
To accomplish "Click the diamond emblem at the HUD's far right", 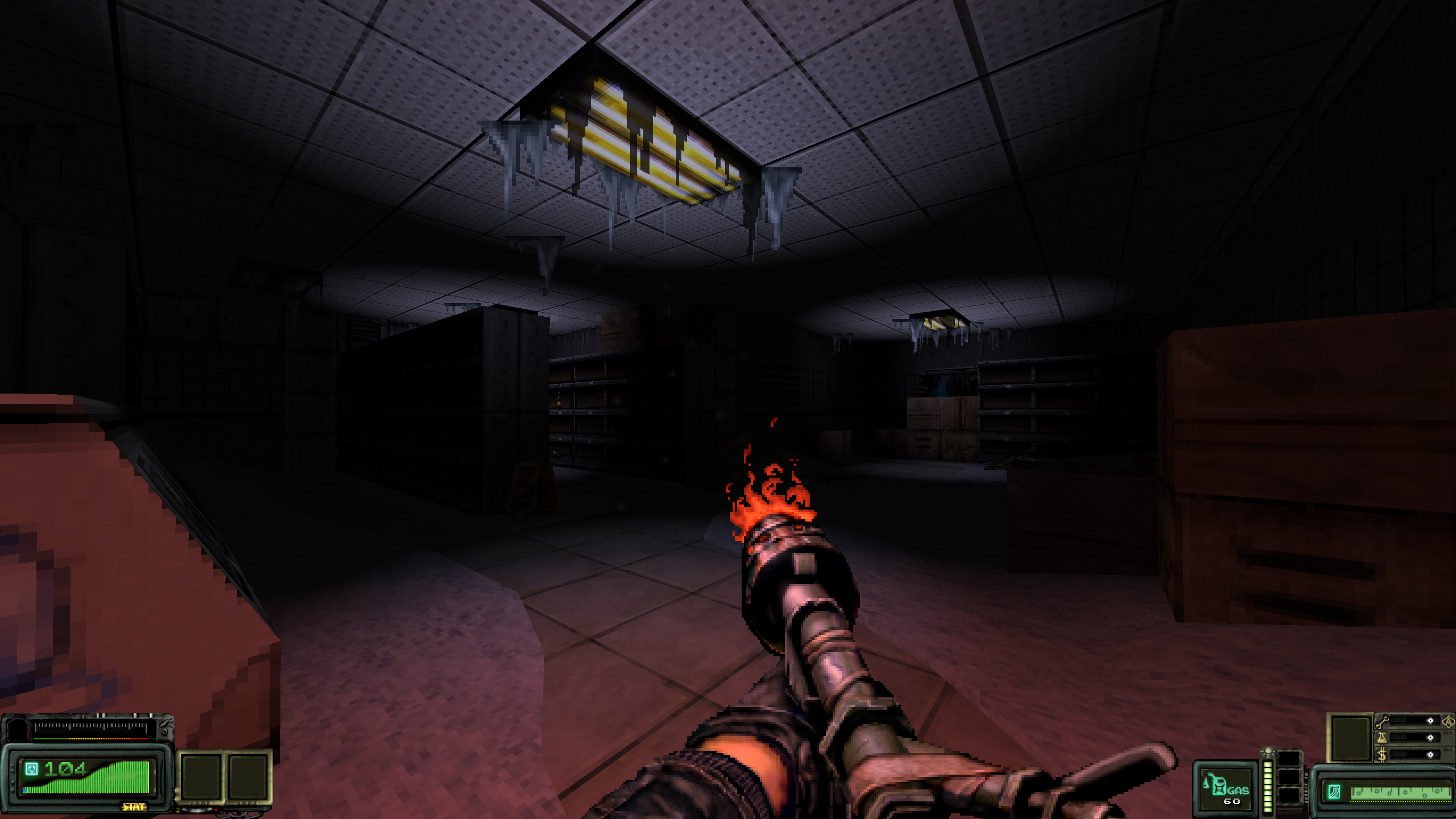I will pos(1448,722).
